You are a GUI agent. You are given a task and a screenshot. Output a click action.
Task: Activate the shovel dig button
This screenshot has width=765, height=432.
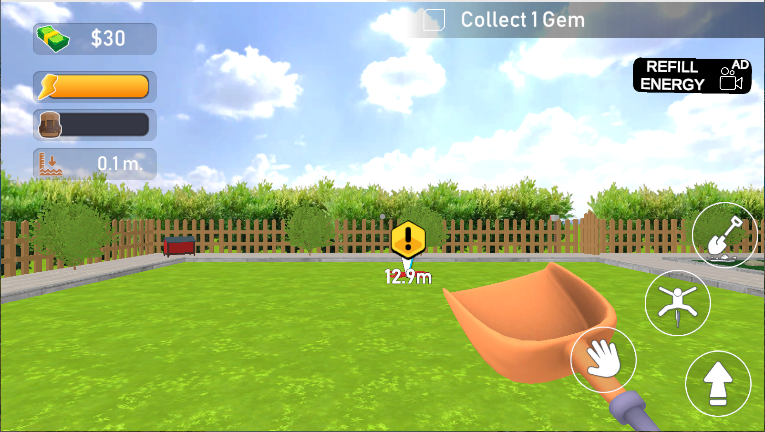coord(725,235)
